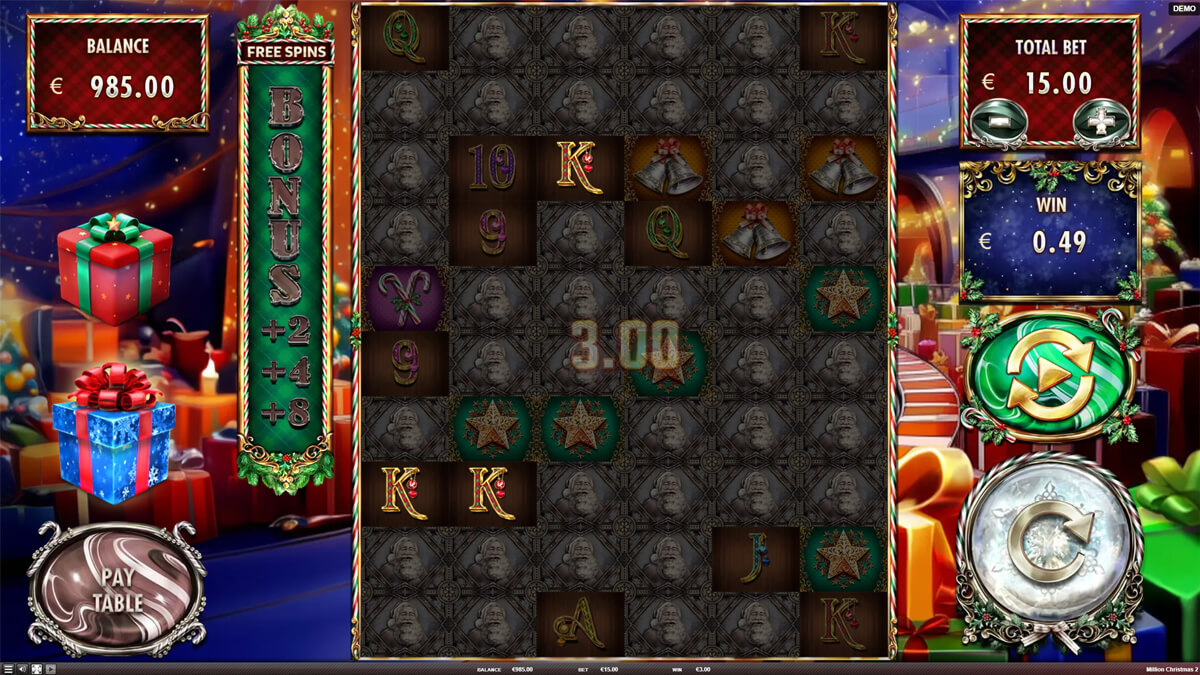The width and height of the screenshot is (1200, 675).
Task: Toggle fullscreen mode icon
Action: click(x=37, y=669)
